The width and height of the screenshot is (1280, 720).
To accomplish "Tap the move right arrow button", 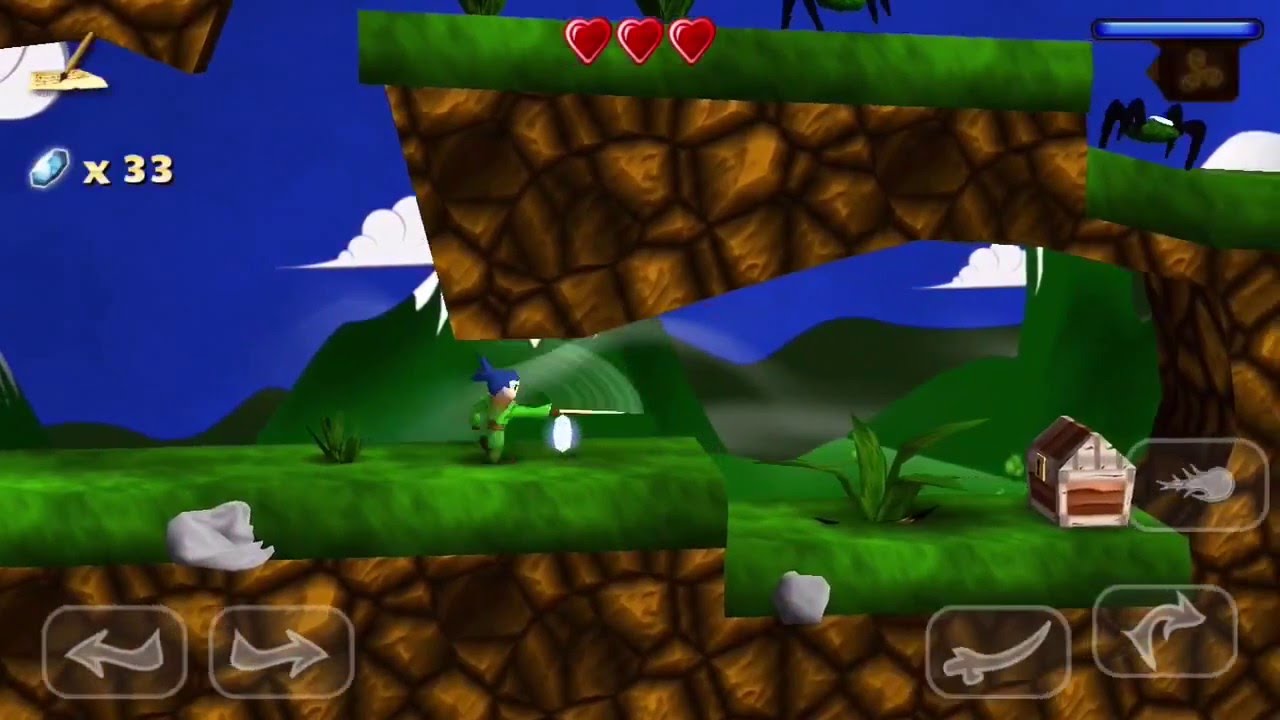I will (281, 653).
